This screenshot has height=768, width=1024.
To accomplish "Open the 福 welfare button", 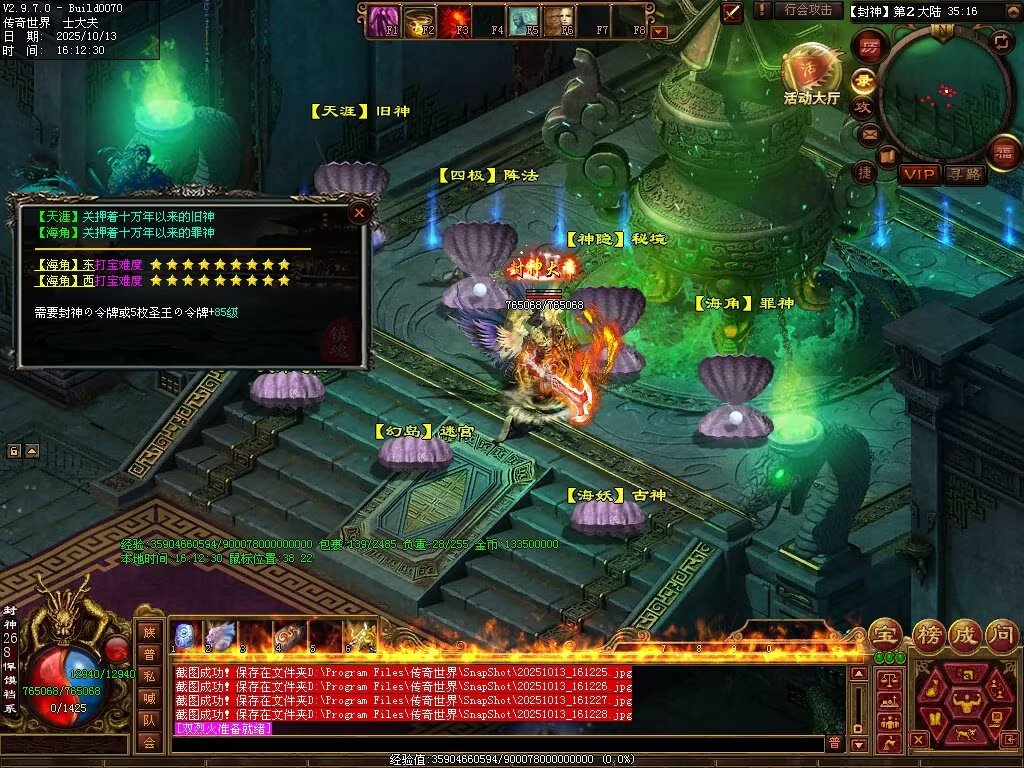I will pyautogui.click(x=1002, y=152).
